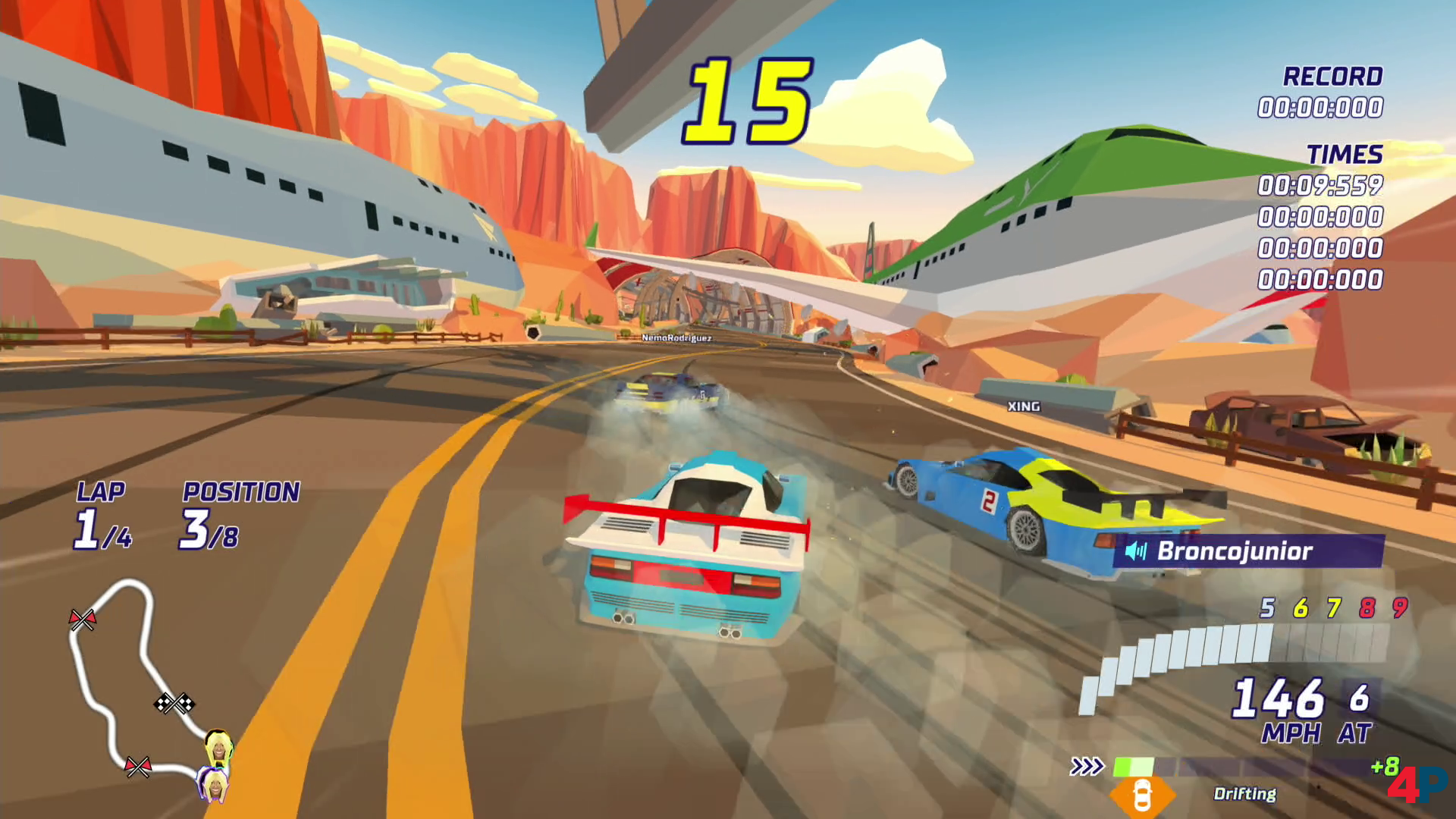1456x819 pixels.
Task: Select the checkered flag marker on the minimap
Action: pos(174,704)
